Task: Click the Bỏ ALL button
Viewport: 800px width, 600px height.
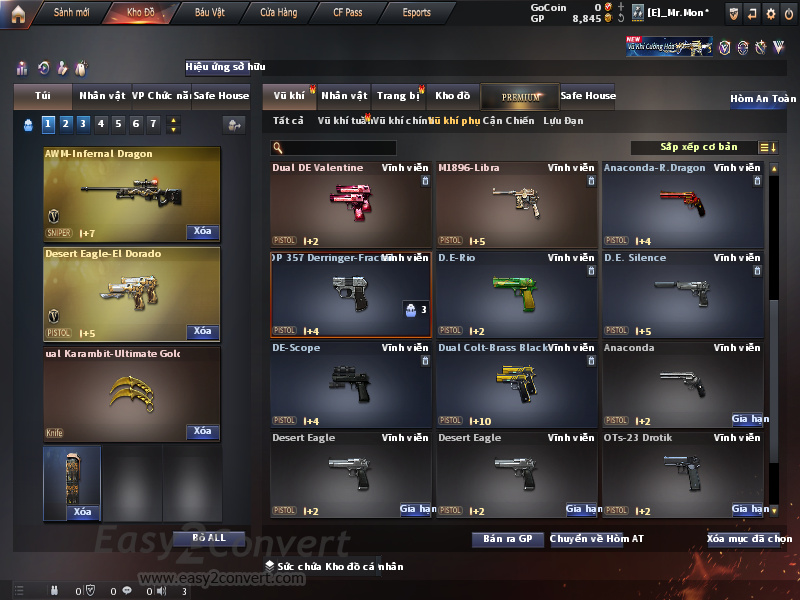Action: click(209, 538)
